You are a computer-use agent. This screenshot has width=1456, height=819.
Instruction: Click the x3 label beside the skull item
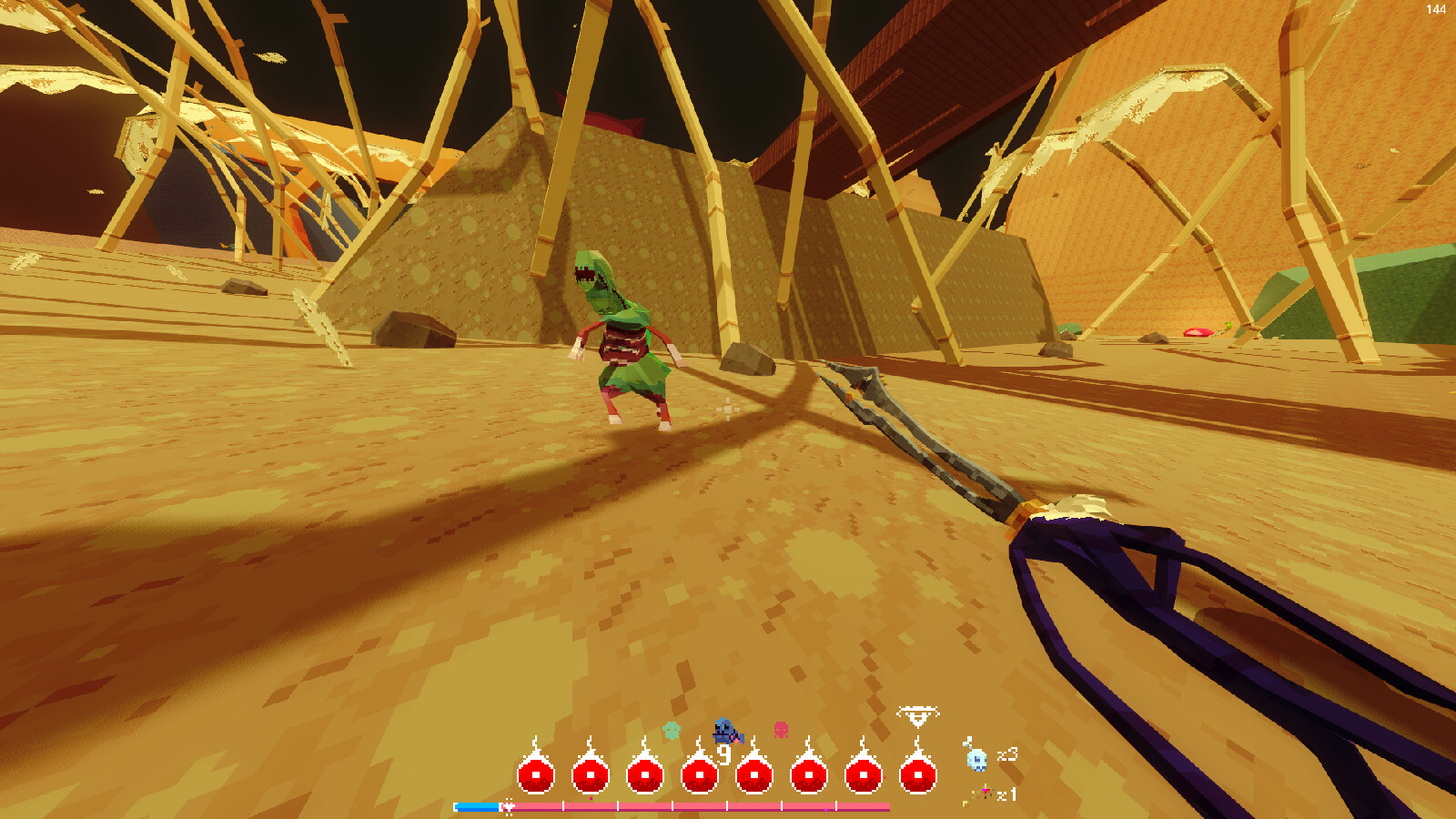1008,756
